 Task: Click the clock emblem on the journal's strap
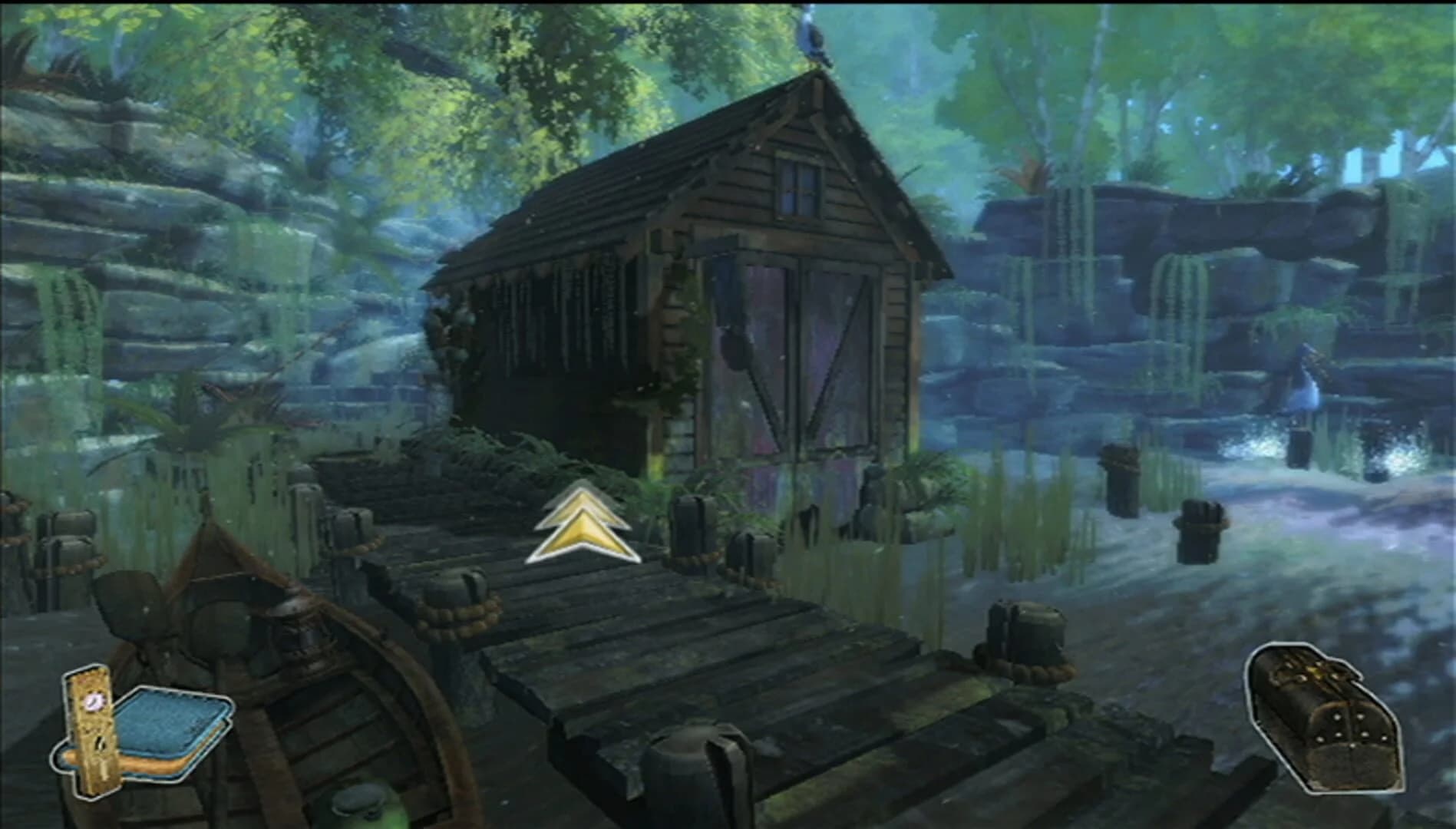pyautogui.click(x=94, y=701)
